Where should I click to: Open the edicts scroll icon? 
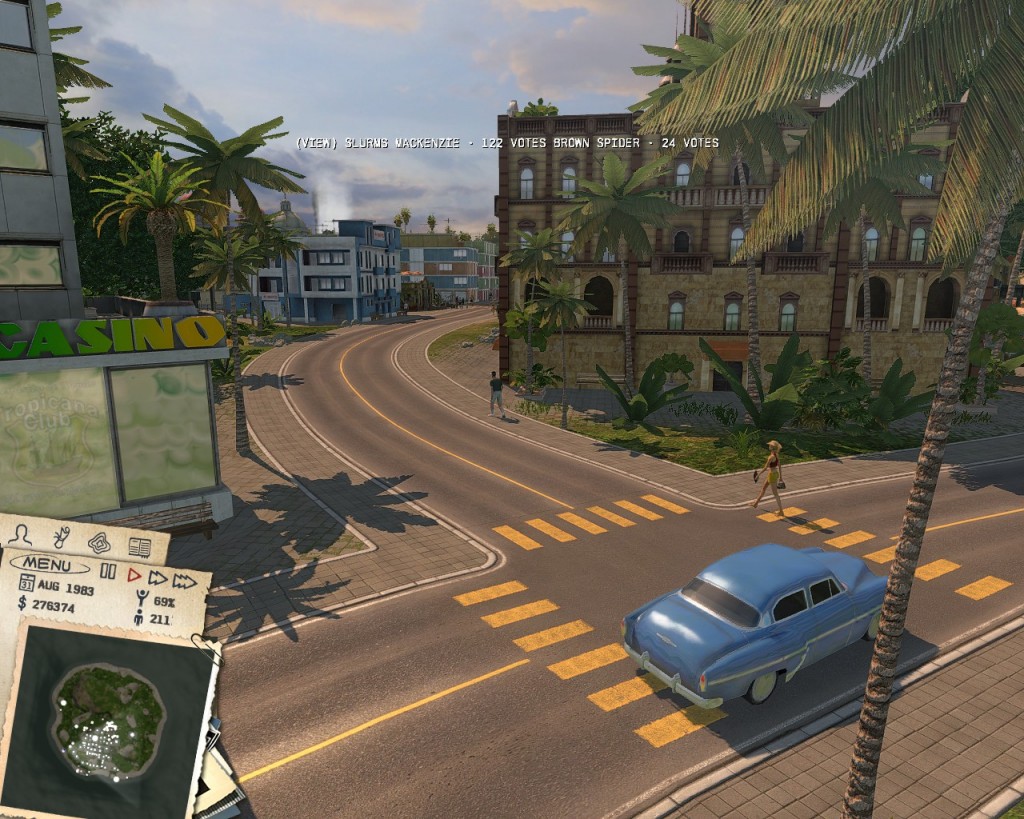tap(61, 537)
